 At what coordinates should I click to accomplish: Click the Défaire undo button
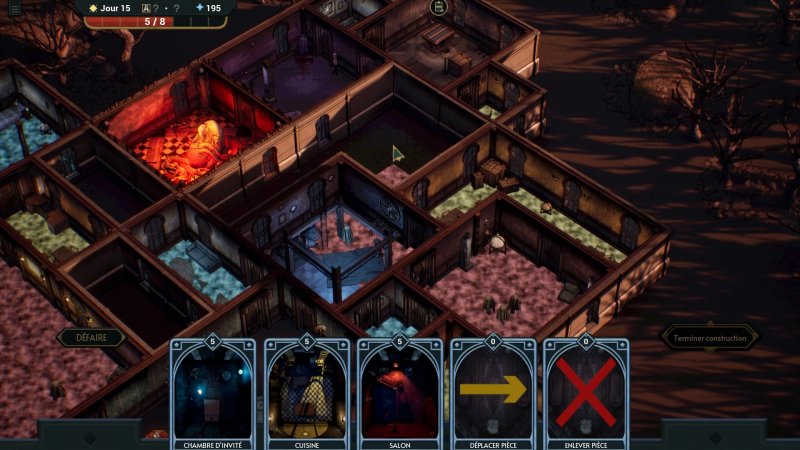click(91, 338)
